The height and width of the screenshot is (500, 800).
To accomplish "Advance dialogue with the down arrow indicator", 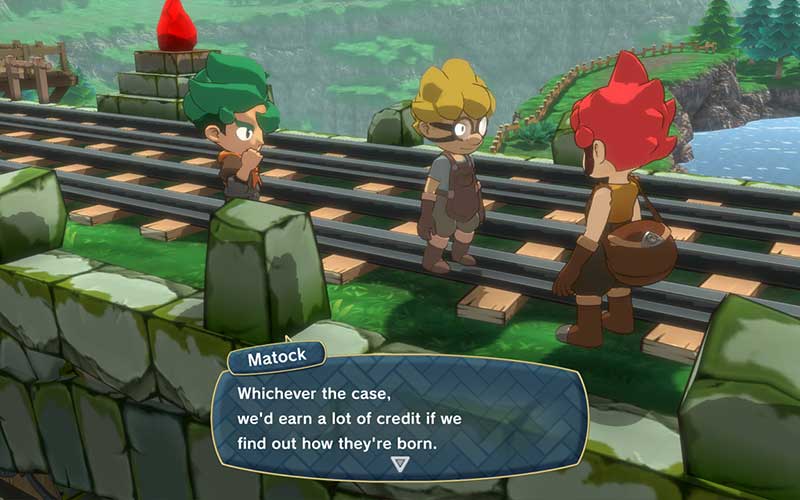I will [400, 463].
